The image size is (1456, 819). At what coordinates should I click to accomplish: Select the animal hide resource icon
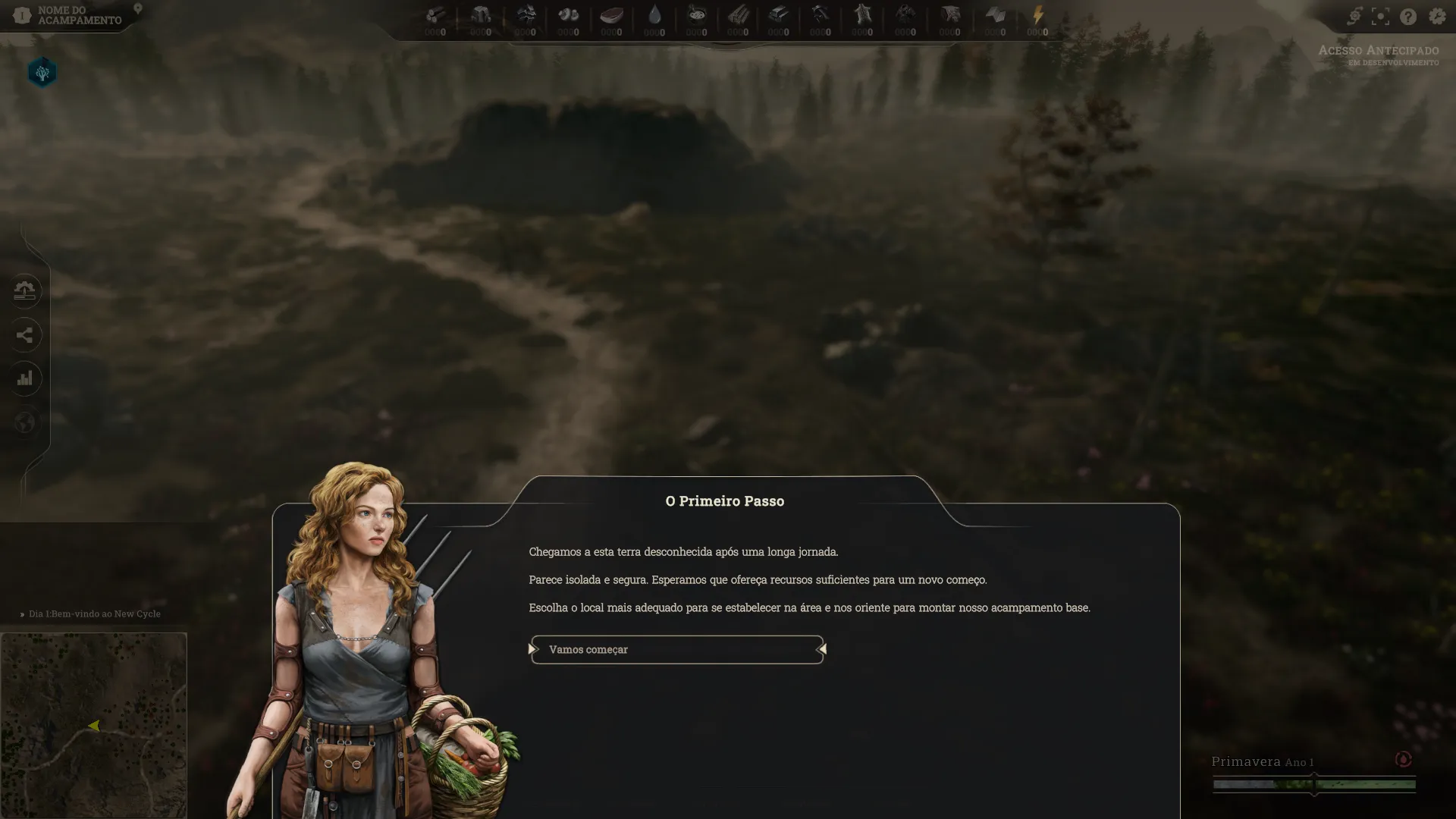862,15
